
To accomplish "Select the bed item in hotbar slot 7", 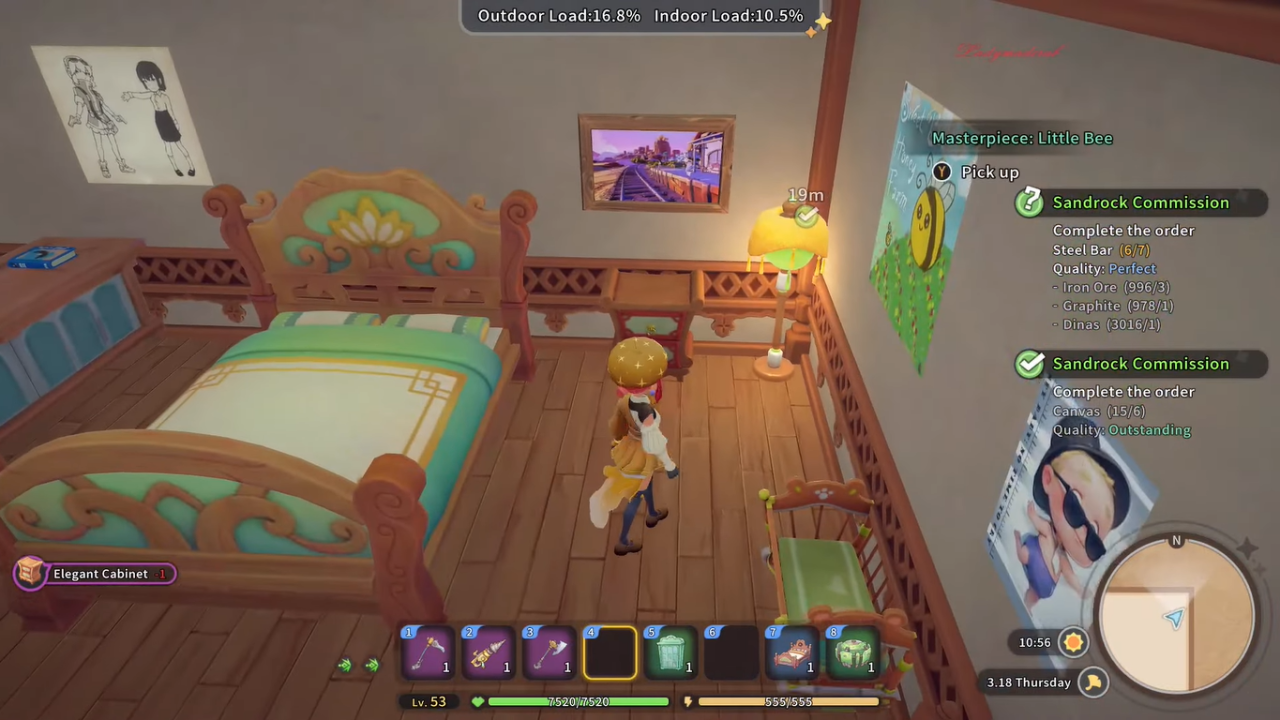I will (x=792, y=651).
